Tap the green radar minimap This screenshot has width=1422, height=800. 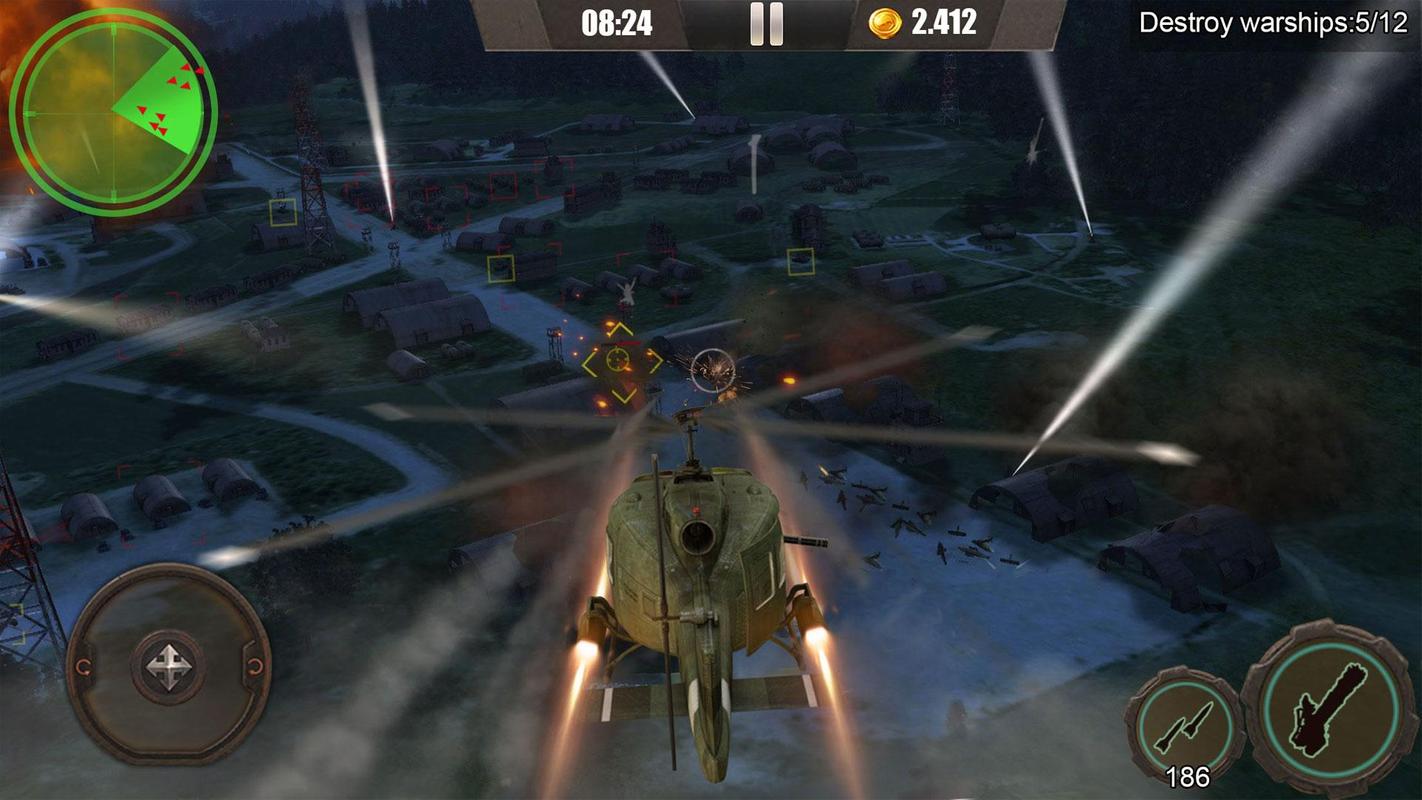pyautogui.click(x=113, y=111)
